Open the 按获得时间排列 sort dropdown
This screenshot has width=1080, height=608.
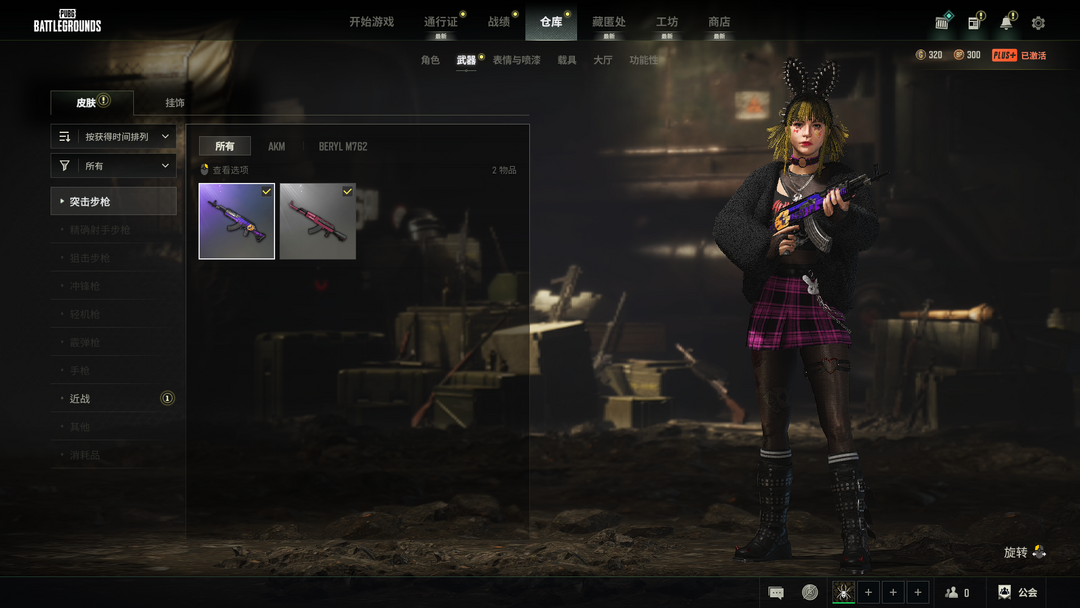114,136
